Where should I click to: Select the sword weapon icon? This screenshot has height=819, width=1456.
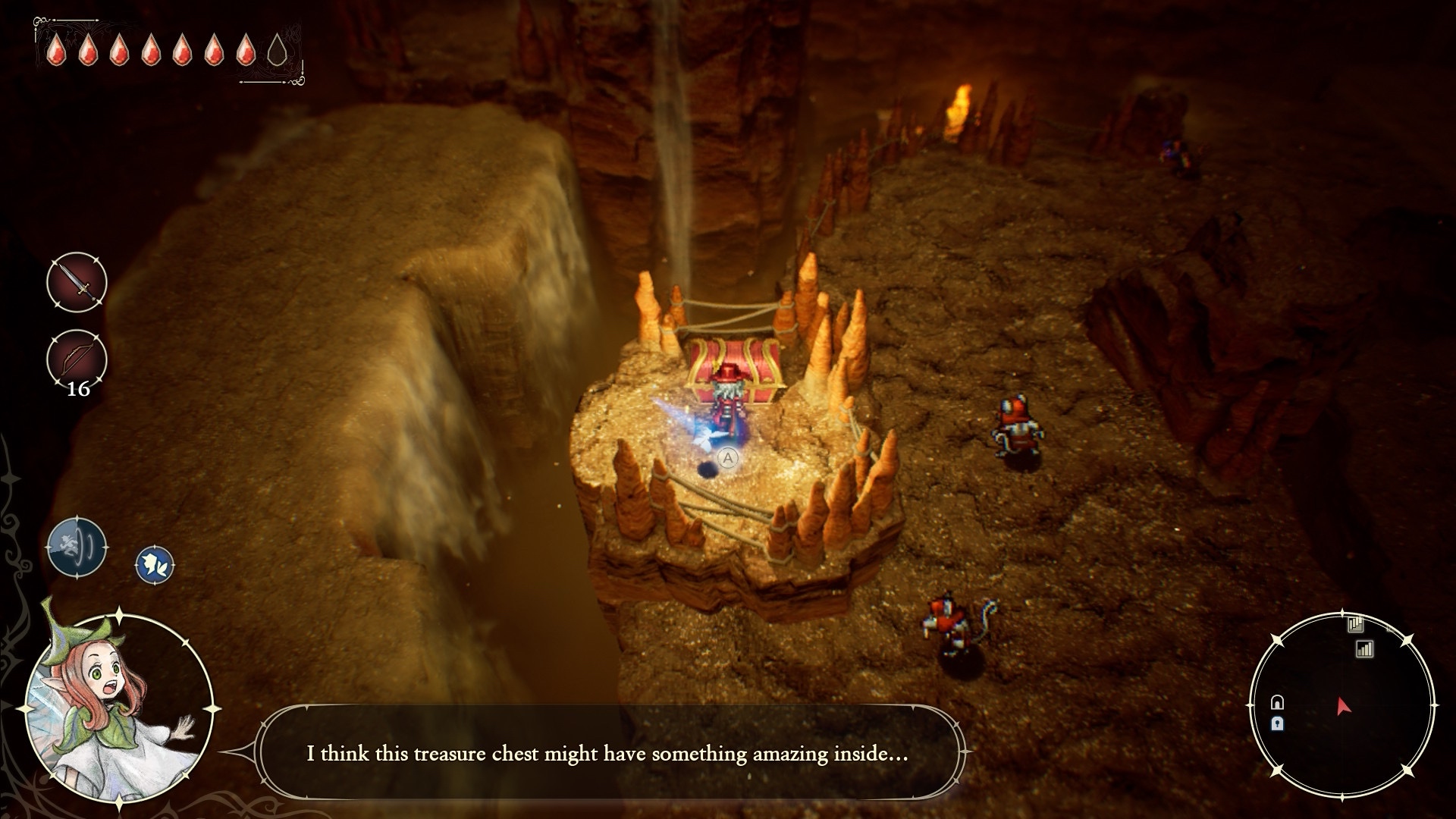point(77,282)
